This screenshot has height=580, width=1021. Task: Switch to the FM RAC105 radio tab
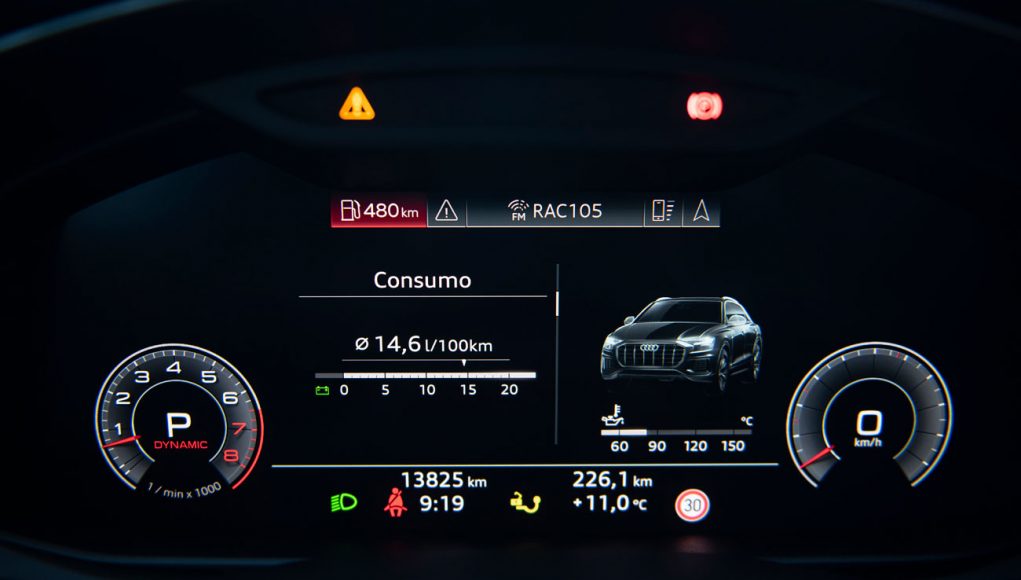click(x=555, y=211)
